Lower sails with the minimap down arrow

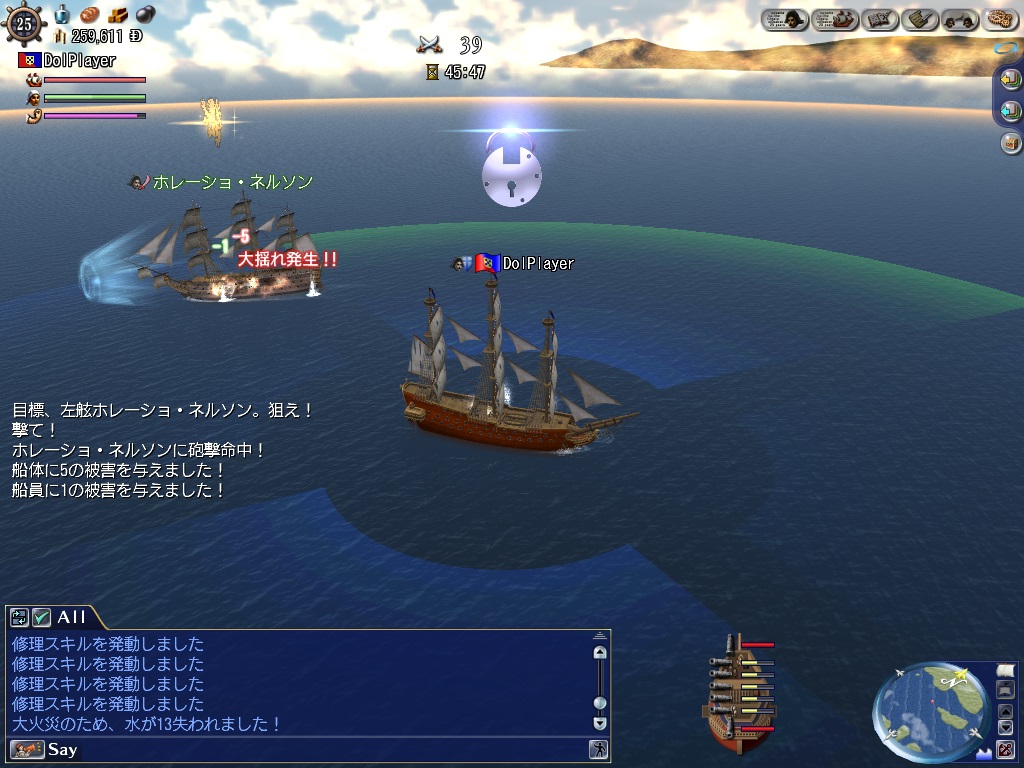1005,727
